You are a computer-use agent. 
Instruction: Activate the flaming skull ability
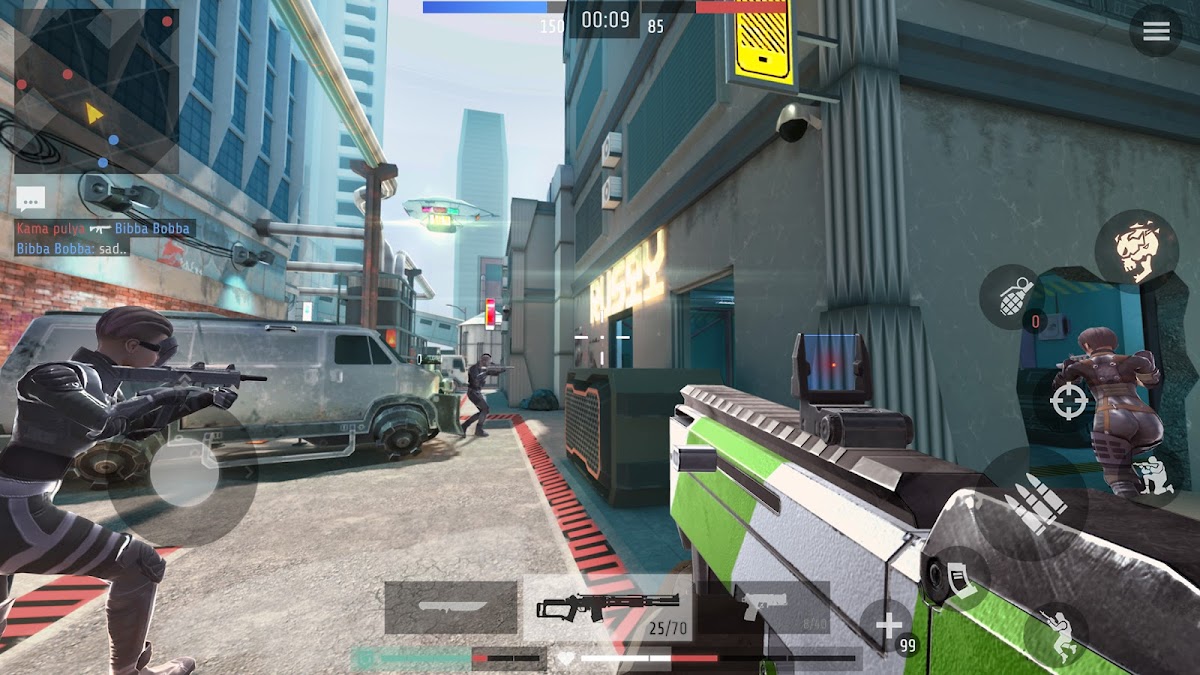(x=1136, y=249)
